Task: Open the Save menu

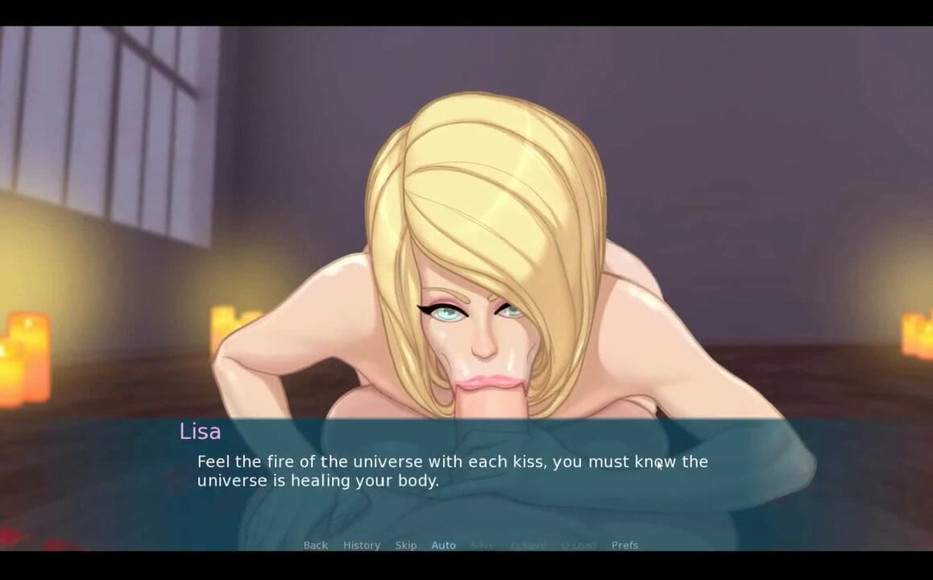Action: [482, 545]
